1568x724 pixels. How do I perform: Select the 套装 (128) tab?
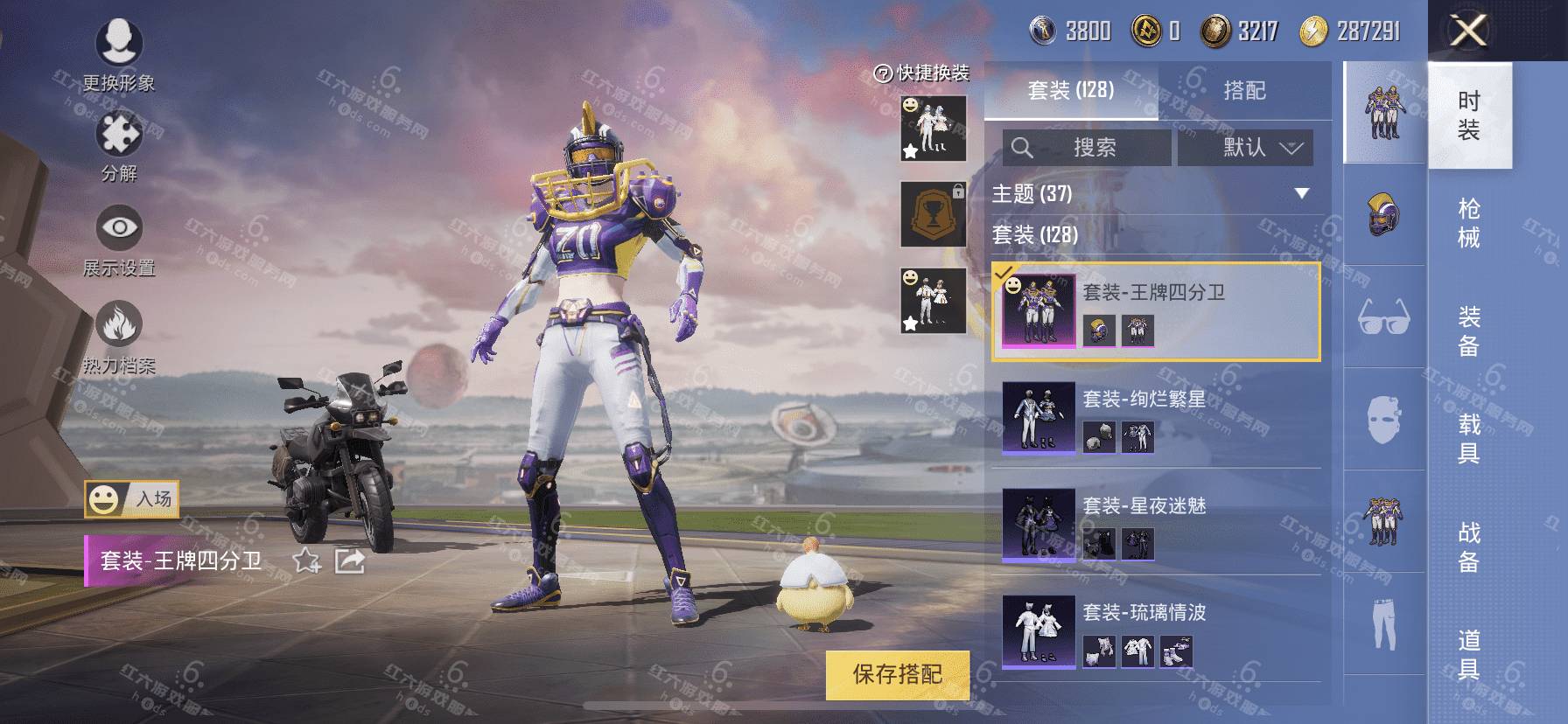1070,91
